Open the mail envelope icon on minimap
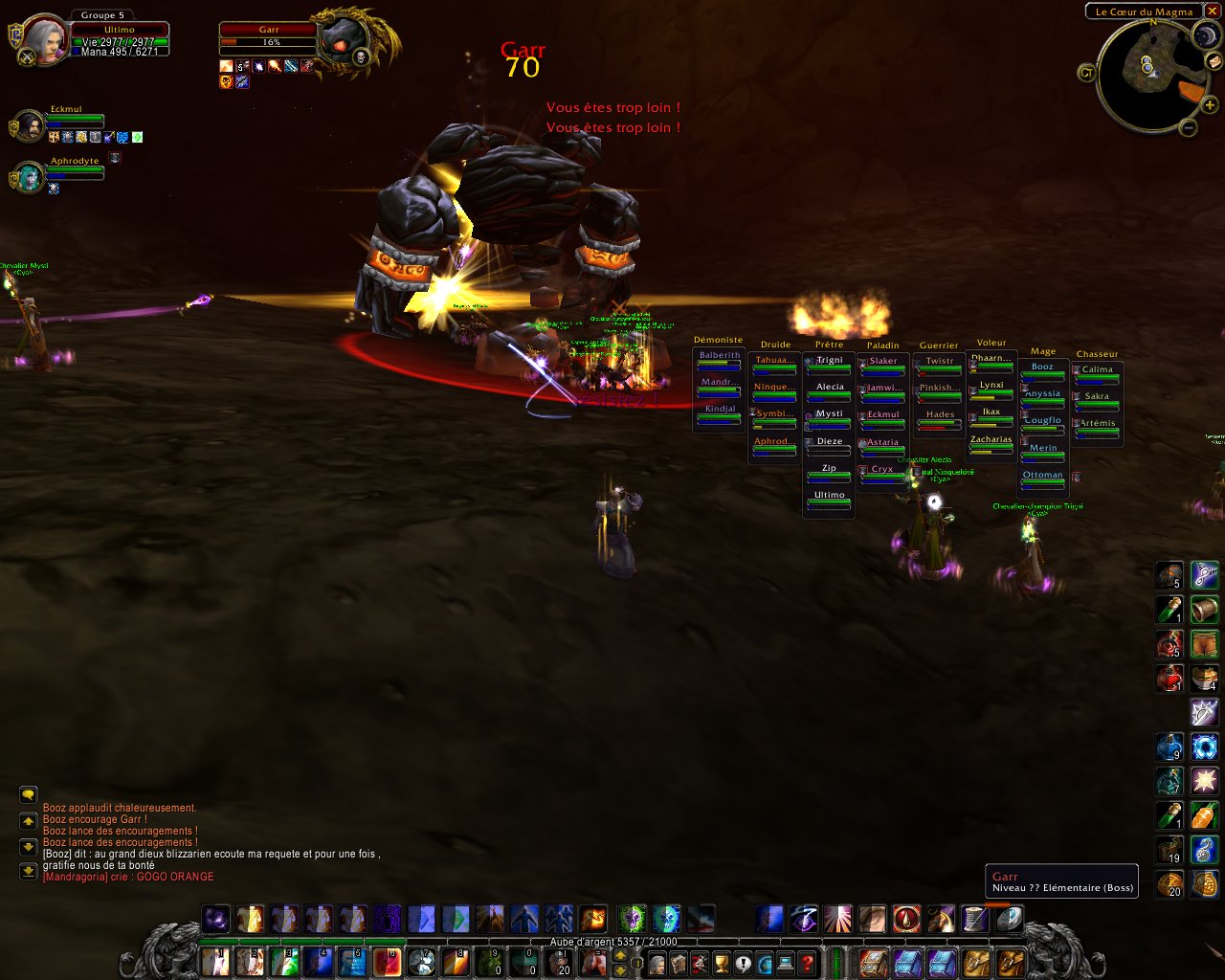 (x=1213, y=61)
